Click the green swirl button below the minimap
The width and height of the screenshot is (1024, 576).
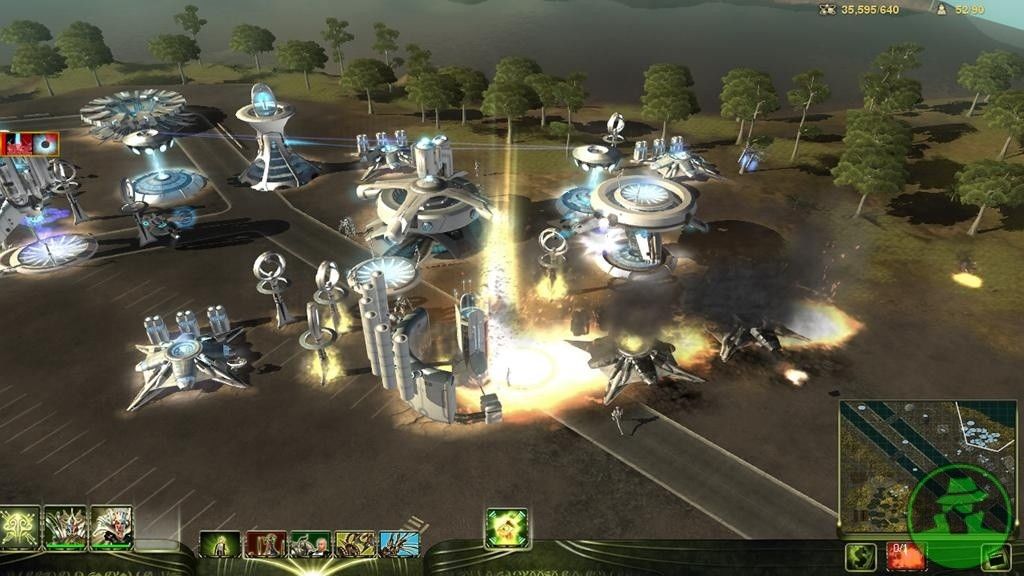coord(860,557)
